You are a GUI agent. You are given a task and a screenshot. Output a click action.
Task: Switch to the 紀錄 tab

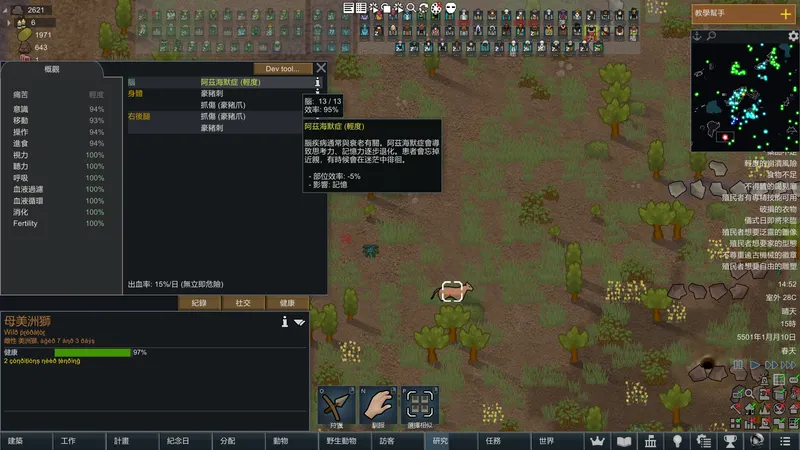(x=199, y=302)
